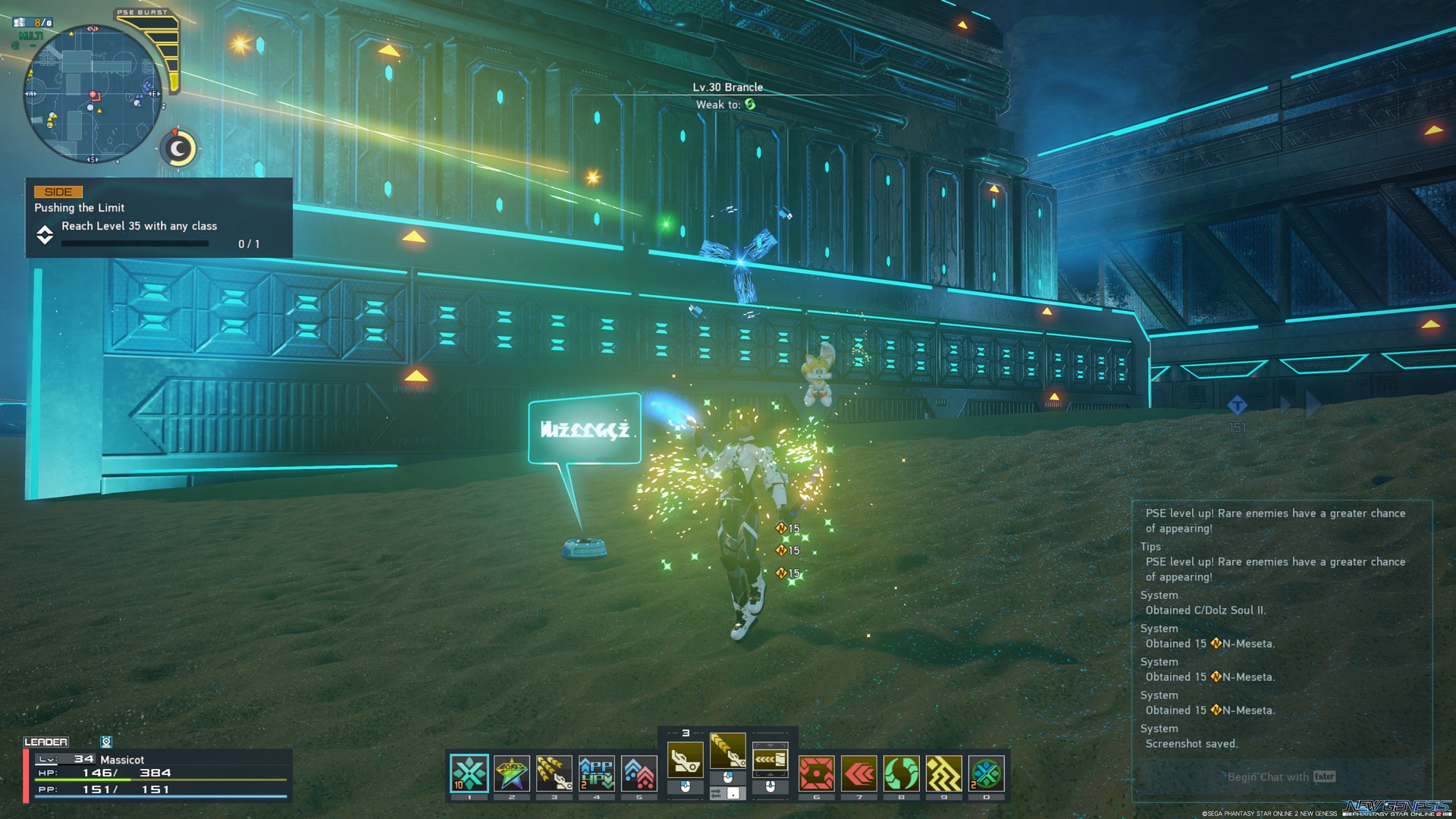
Task: Toggle the day/night clock dial near the minimap
Action: 179,149
